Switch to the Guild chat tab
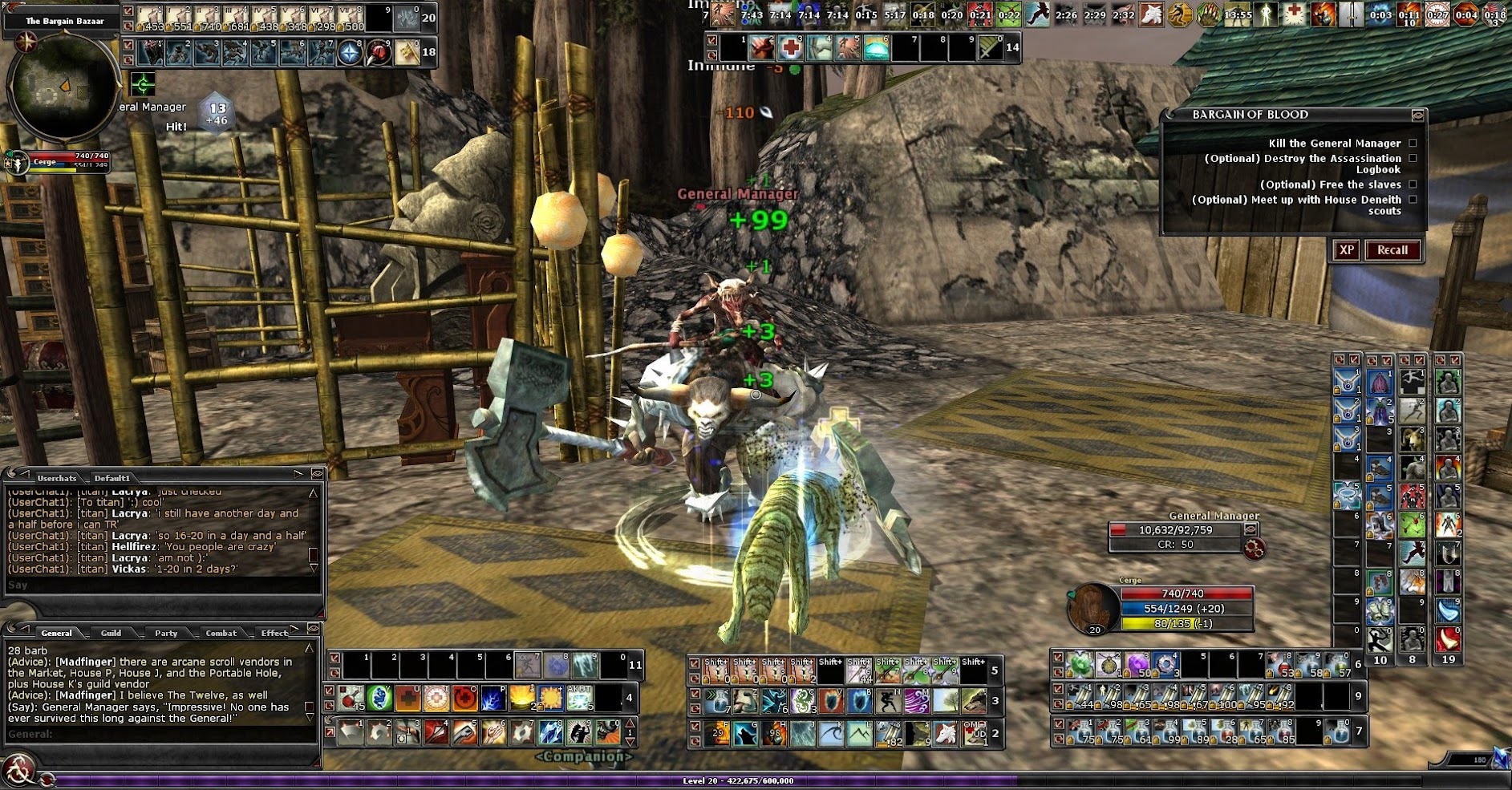The image size is (1512, 790). (x=111, y=633)
